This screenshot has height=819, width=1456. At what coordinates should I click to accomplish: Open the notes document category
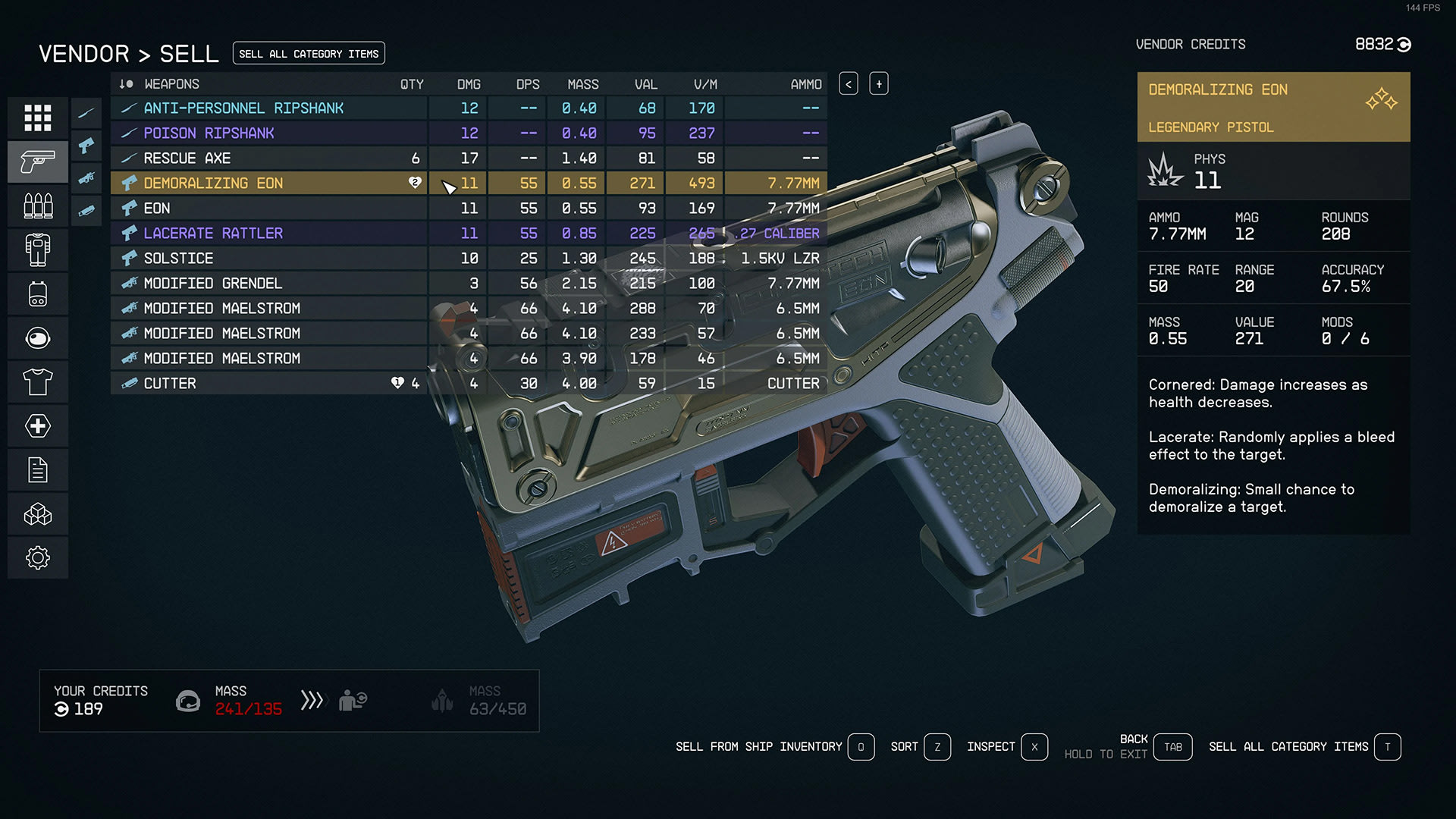point(38,470)
